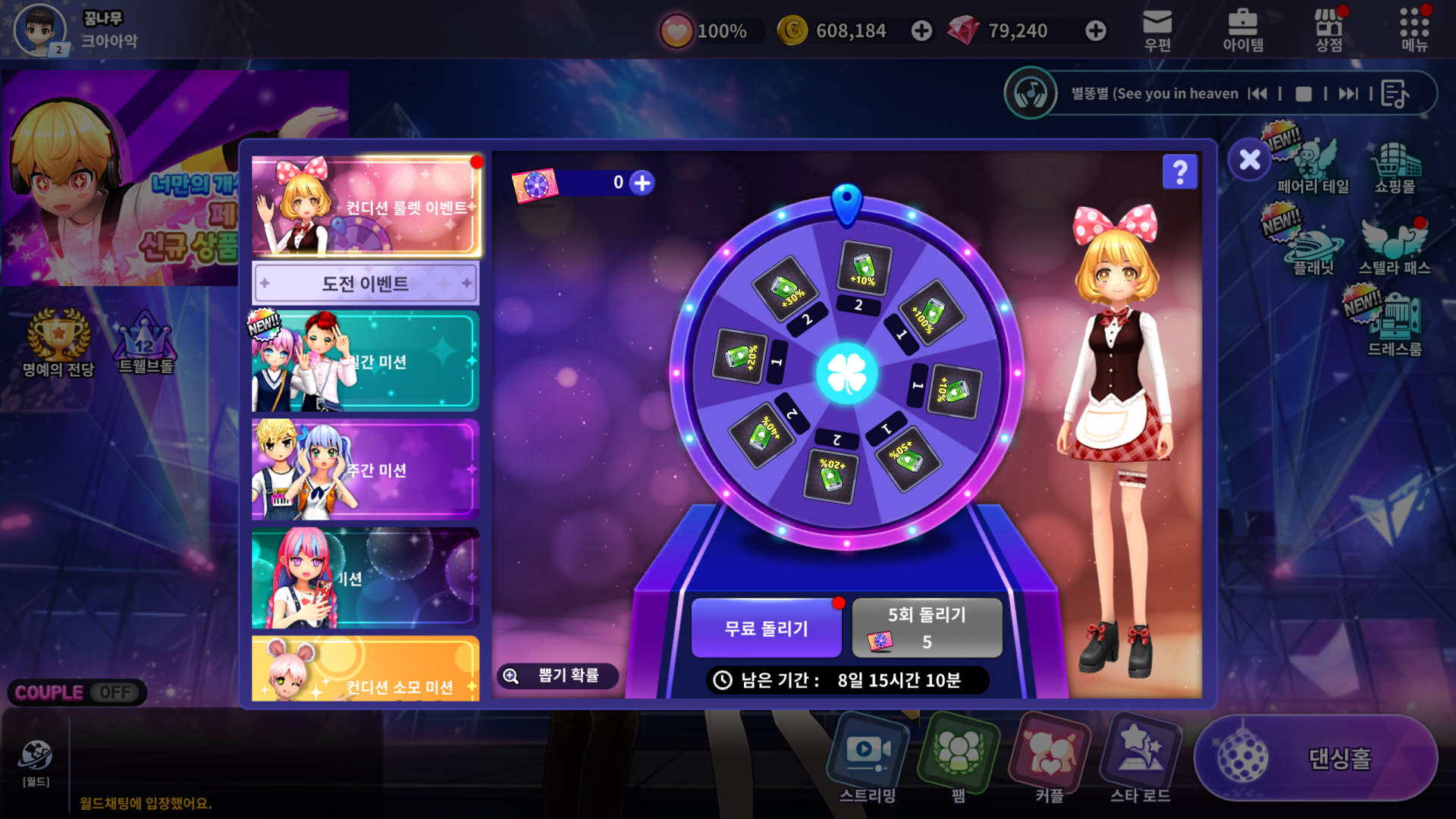Image resolution: width=1456 pixels, height=819 pixels.
Task: Close the roulette event popup
Action: (1249, 160)
